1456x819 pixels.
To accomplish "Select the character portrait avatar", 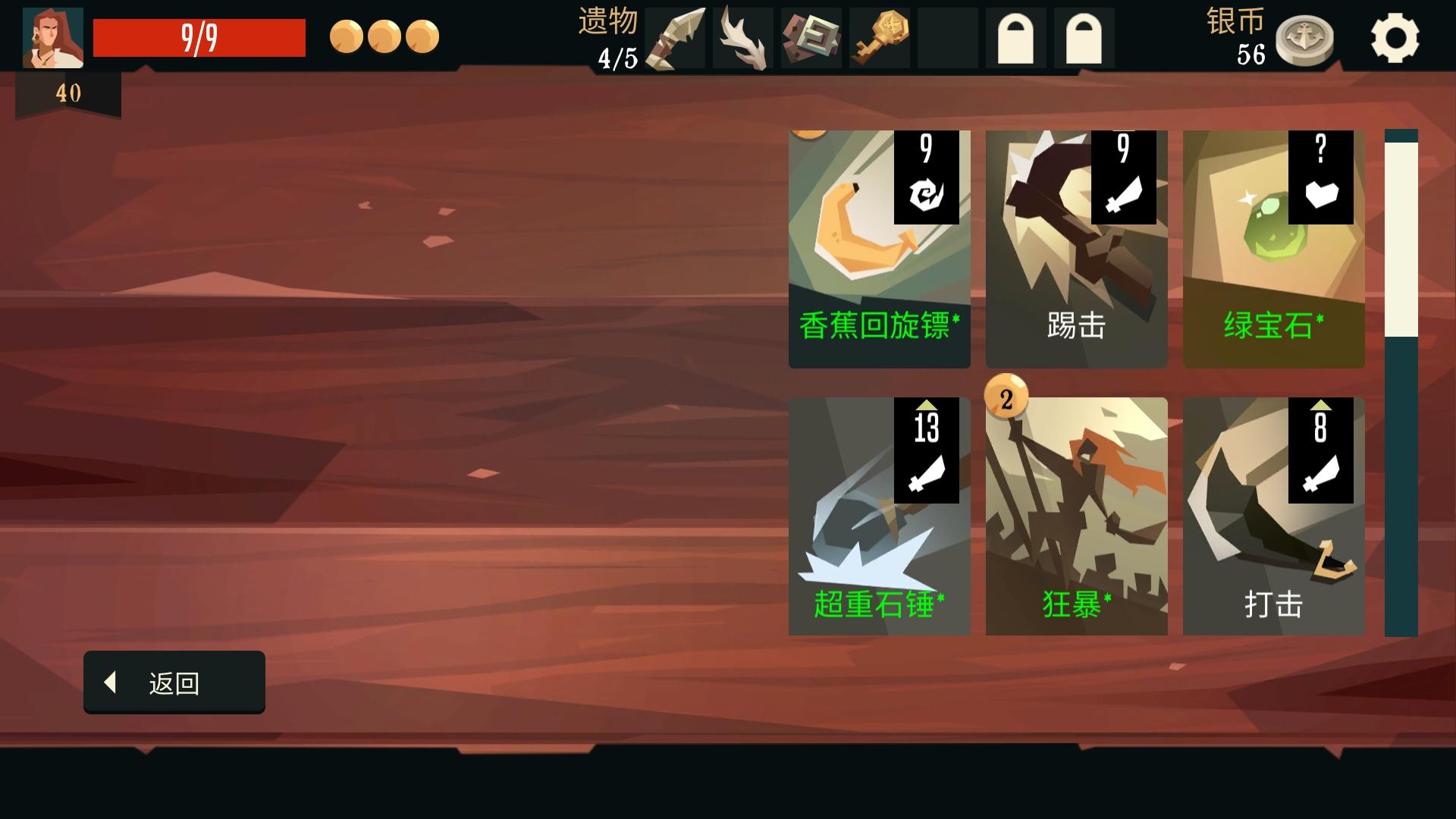I will tap(52, 36).
